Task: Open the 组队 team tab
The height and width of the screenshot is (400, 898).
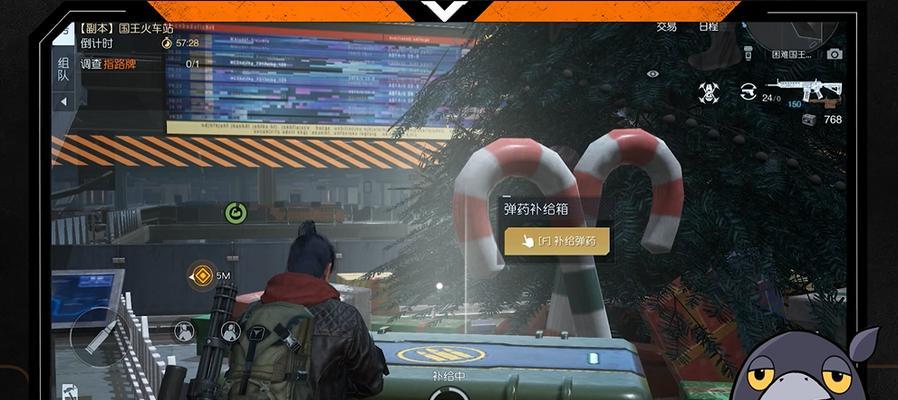Action: point(63,69)
